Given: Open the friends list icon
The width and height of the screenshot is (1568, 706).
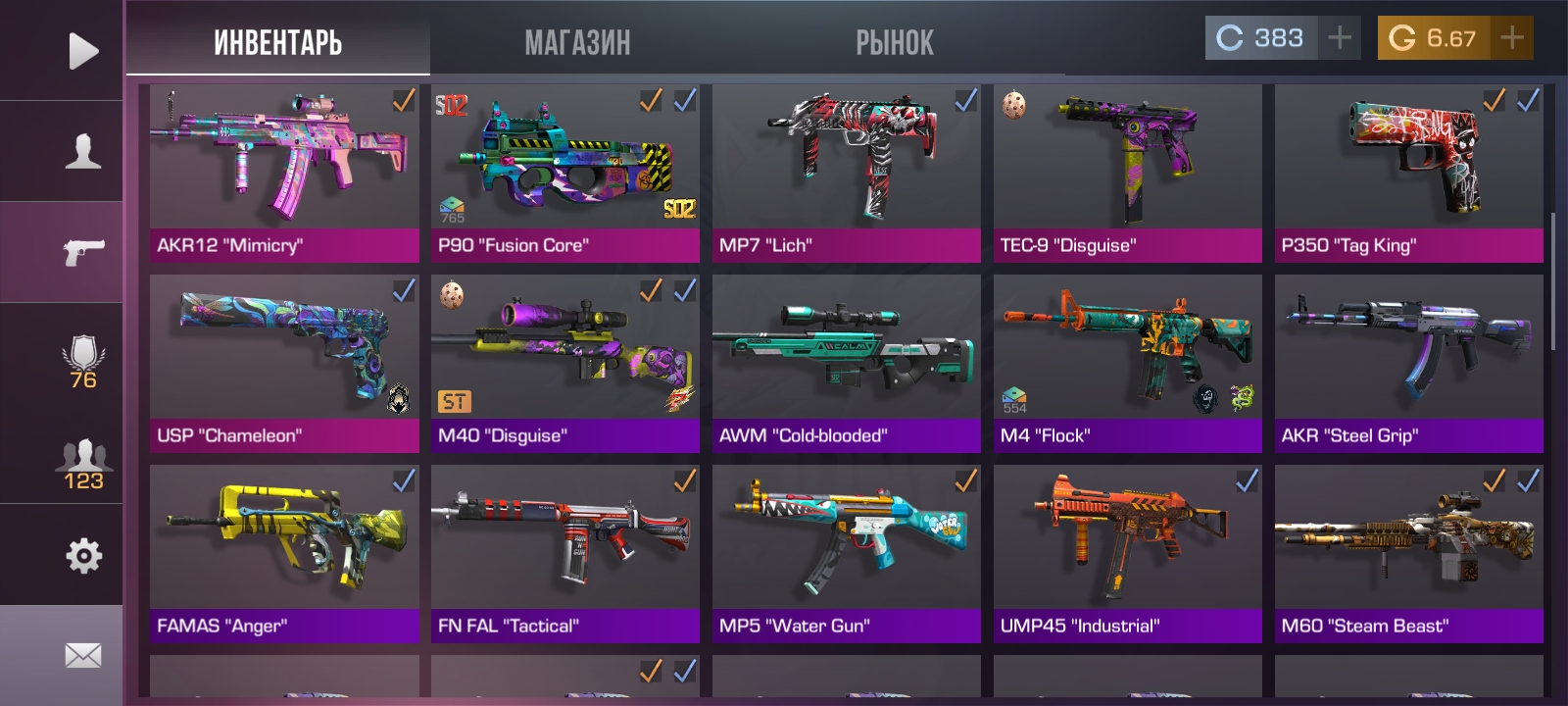Looking at the screenshot, I should click(x=82, y=463).
